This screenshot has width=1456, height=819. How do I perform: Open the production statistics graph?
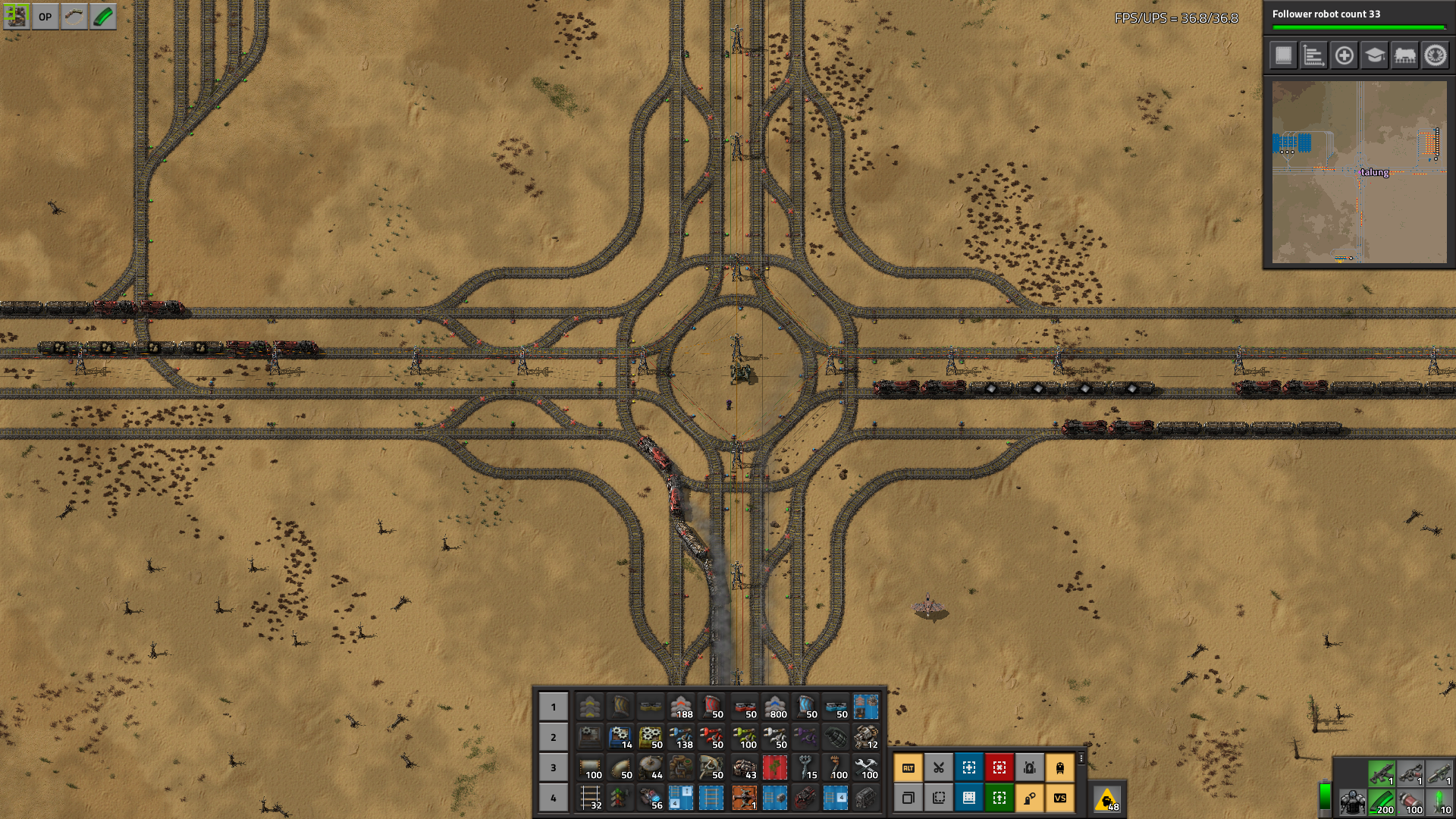pyautogui.click(x=1313, y=55)
